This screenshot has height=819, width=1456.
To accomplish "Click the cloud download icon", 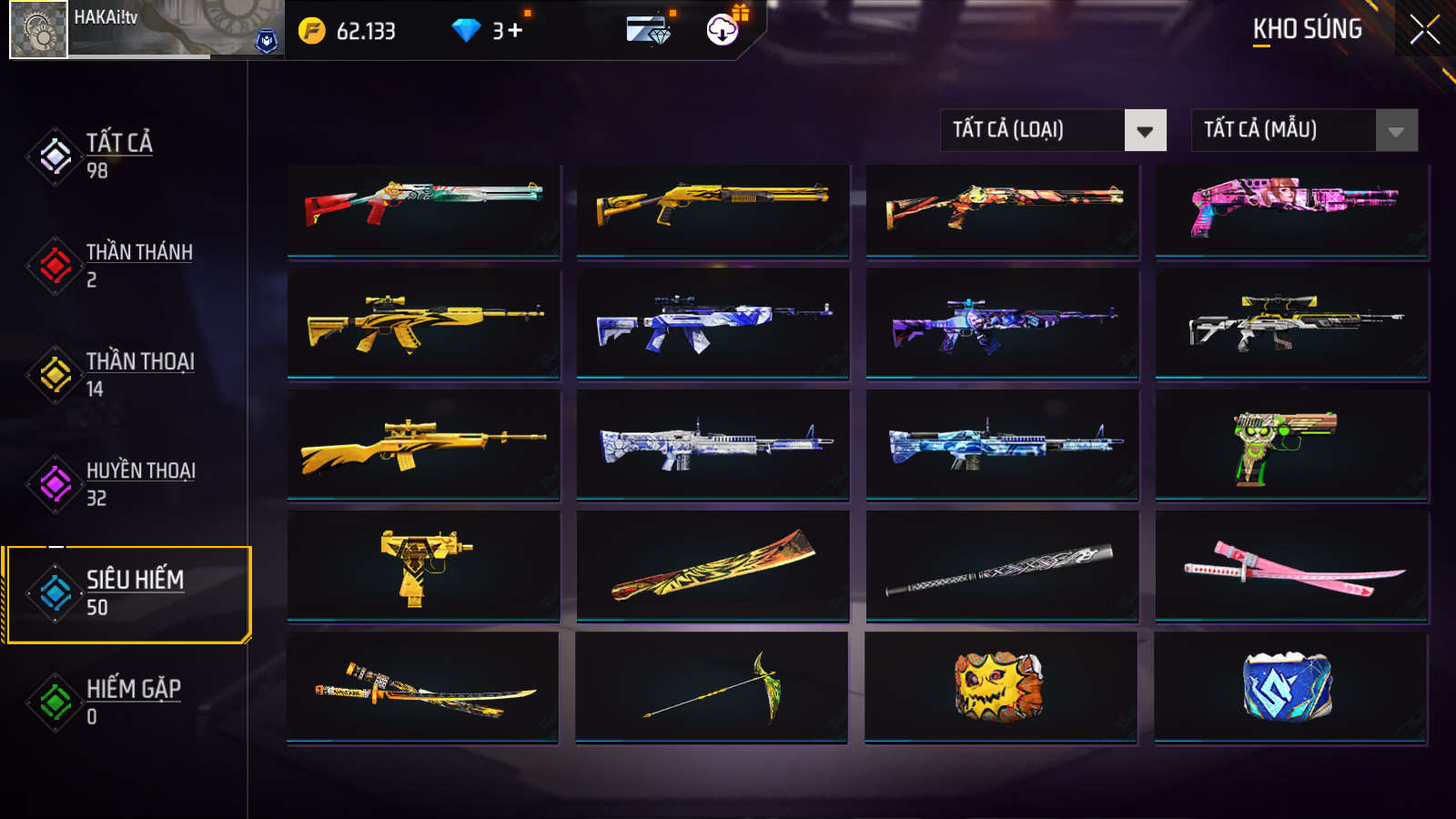I will 723,30.
